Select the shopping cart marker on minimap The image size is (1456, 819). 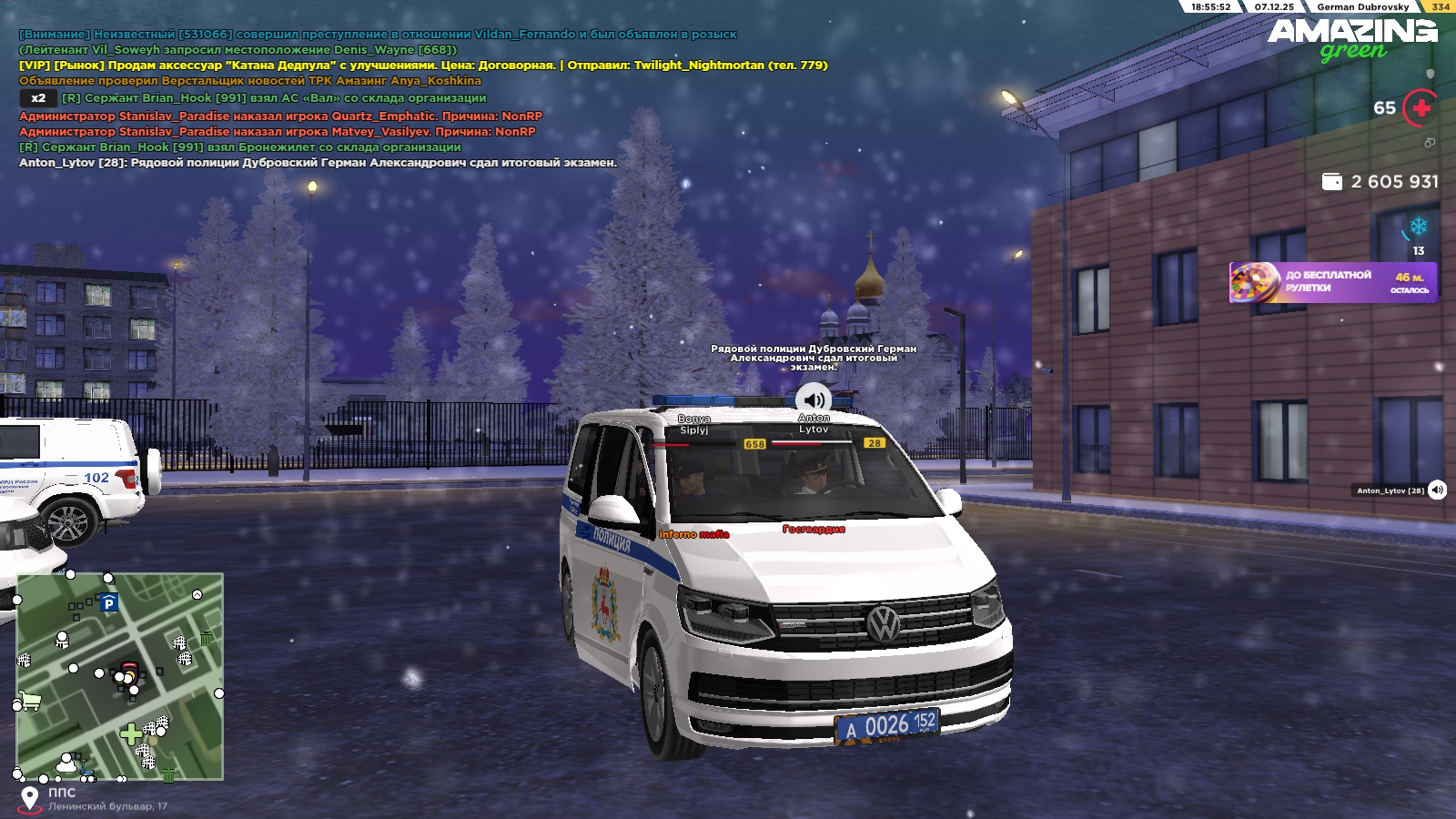click(x=30, y=701)
